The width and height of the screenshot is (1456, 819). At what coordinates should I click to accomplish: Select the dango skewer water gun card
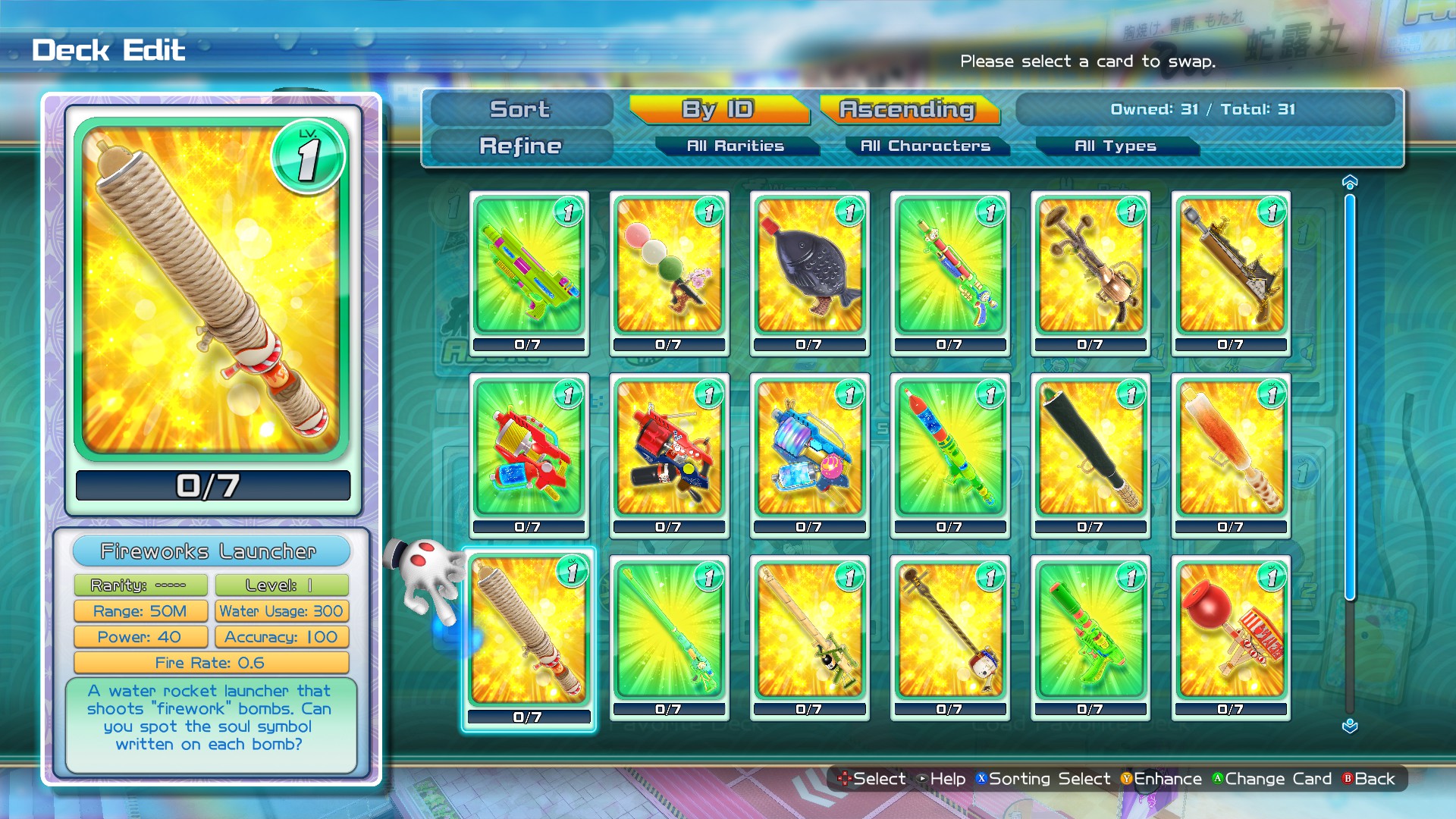click(x=668, y=269)
